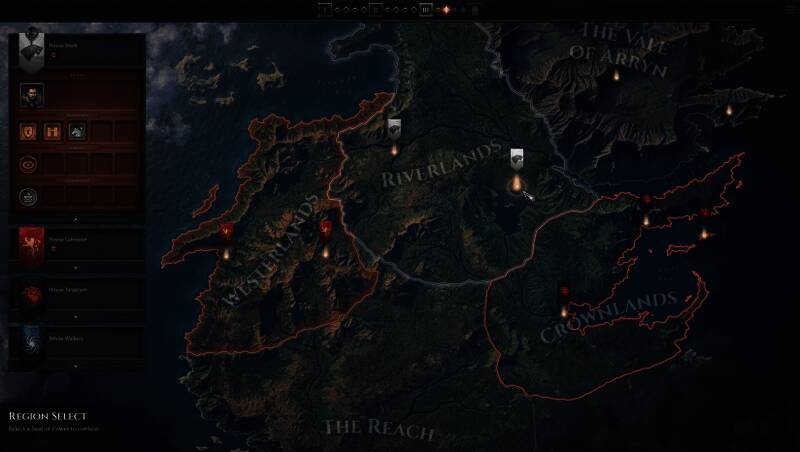
Task: Click the shield icon in the Stark panel
Action: 28,130
